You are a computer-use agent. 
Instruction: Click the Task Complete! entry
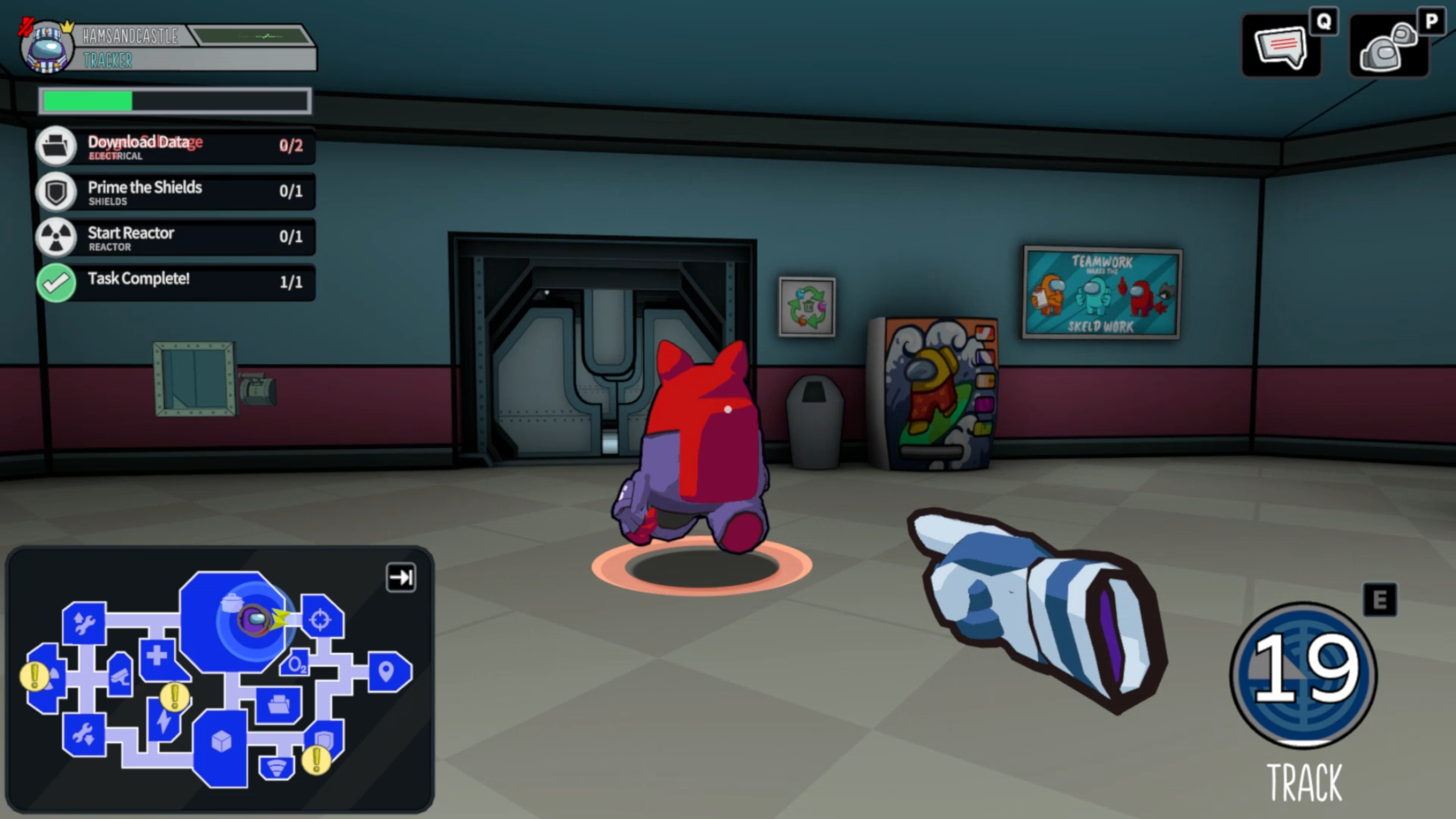tap(175, 282)
